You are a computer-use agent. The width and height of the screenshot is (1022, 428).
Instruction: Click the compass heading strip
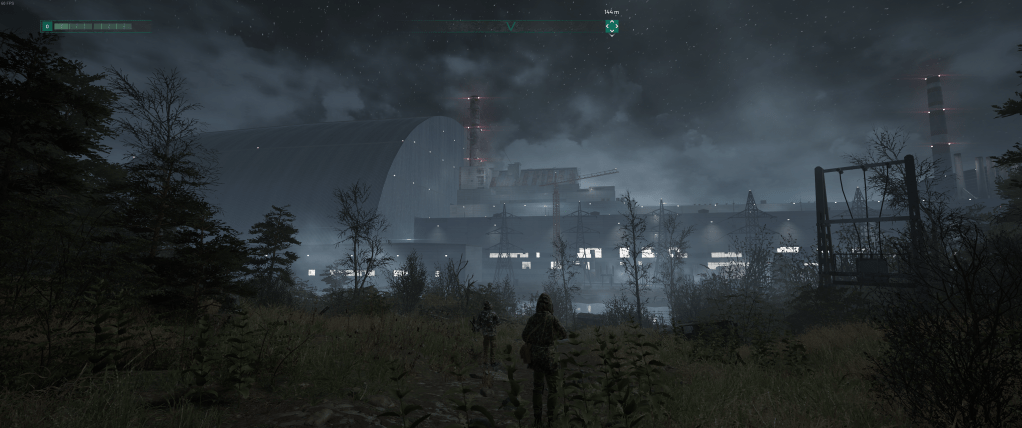coord(510,26)
